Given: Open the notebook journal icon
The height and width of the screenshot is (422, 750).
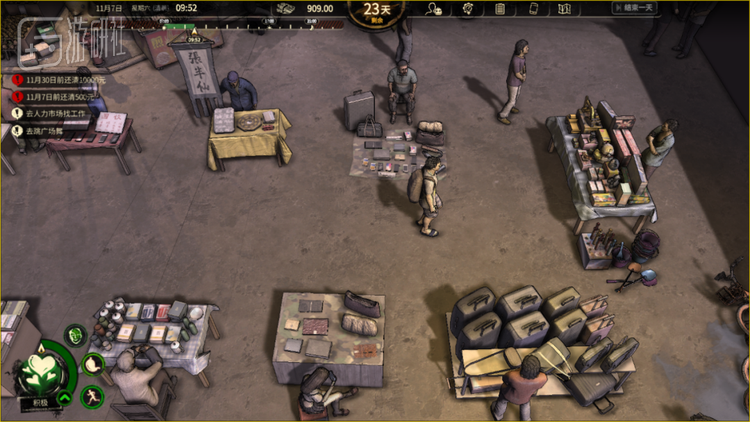Looking at the screenshot, I should (x=500, y=9).
